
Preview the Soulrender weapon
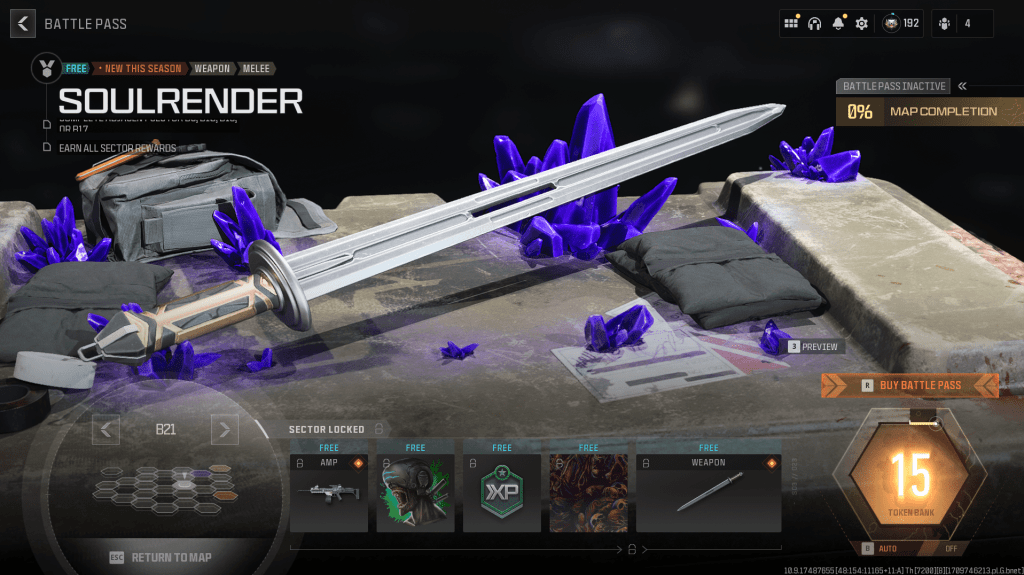coord(815,347)
